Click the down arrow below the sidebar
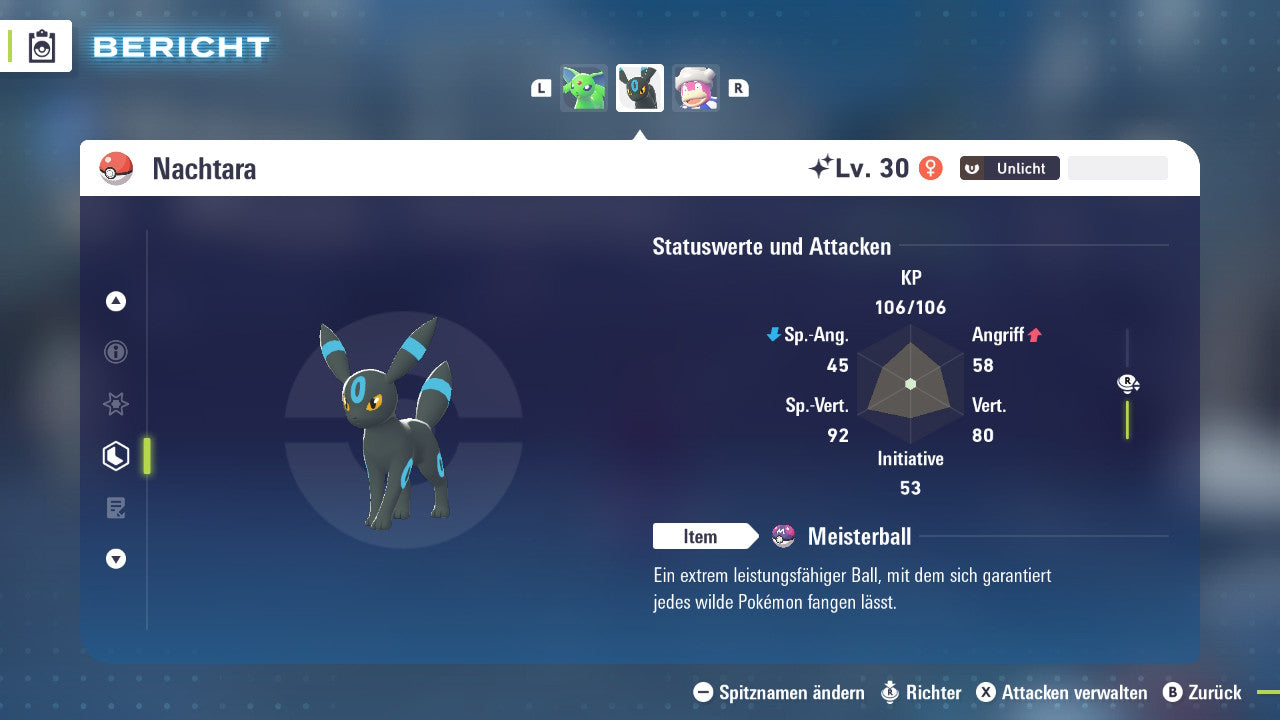Viewport: 1280px width, 720px height. (x=115, y=559)
